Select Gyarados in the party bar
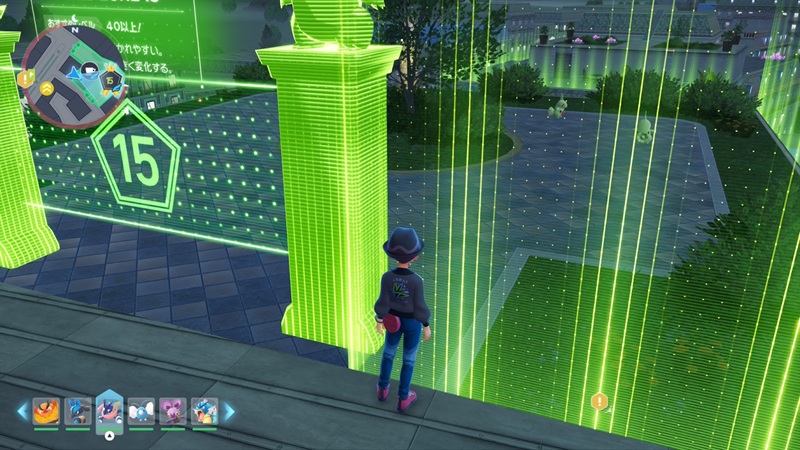 click(x=203, y=410)
